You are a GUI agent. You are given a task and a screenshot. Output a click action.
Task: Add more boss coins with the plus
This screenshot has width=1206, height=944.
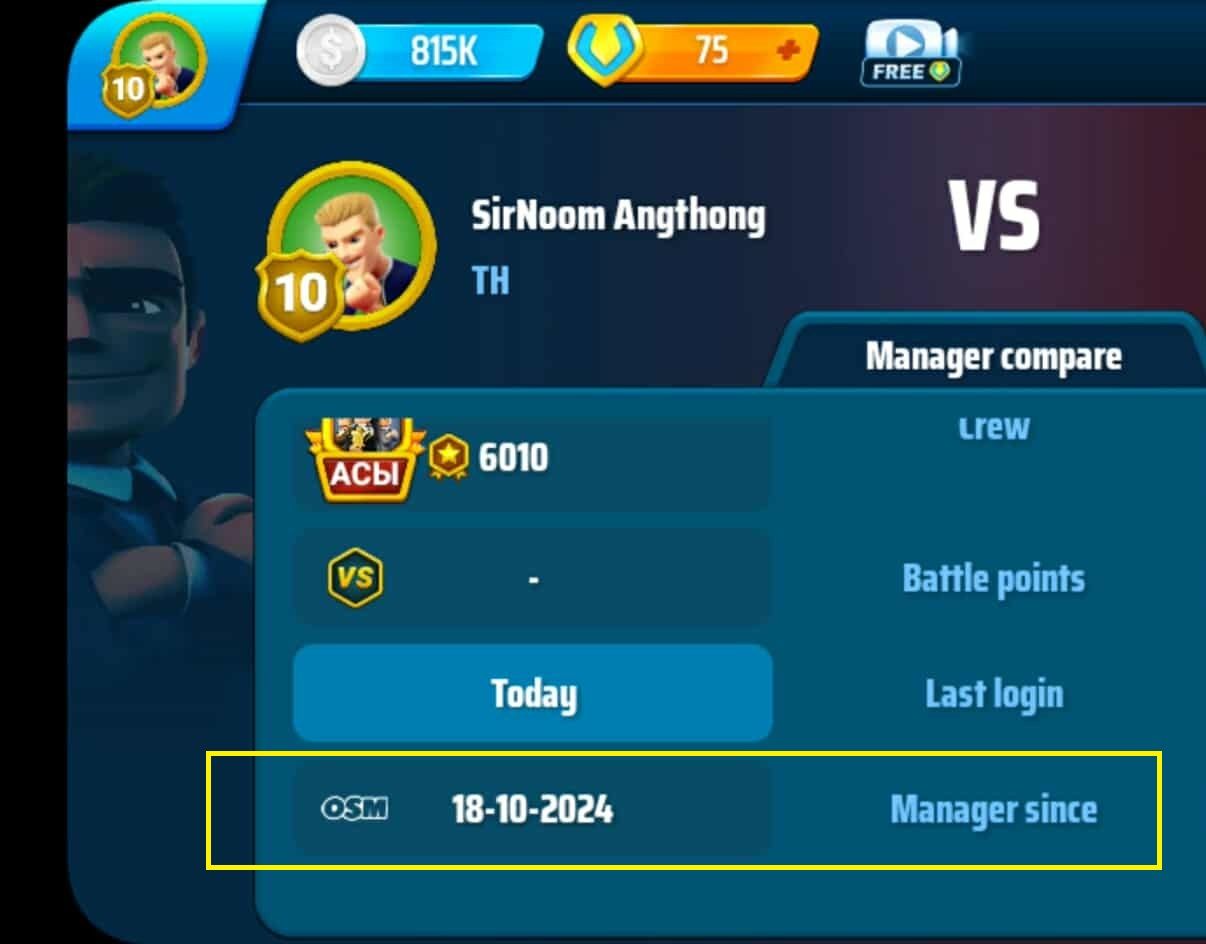(789, 50)
